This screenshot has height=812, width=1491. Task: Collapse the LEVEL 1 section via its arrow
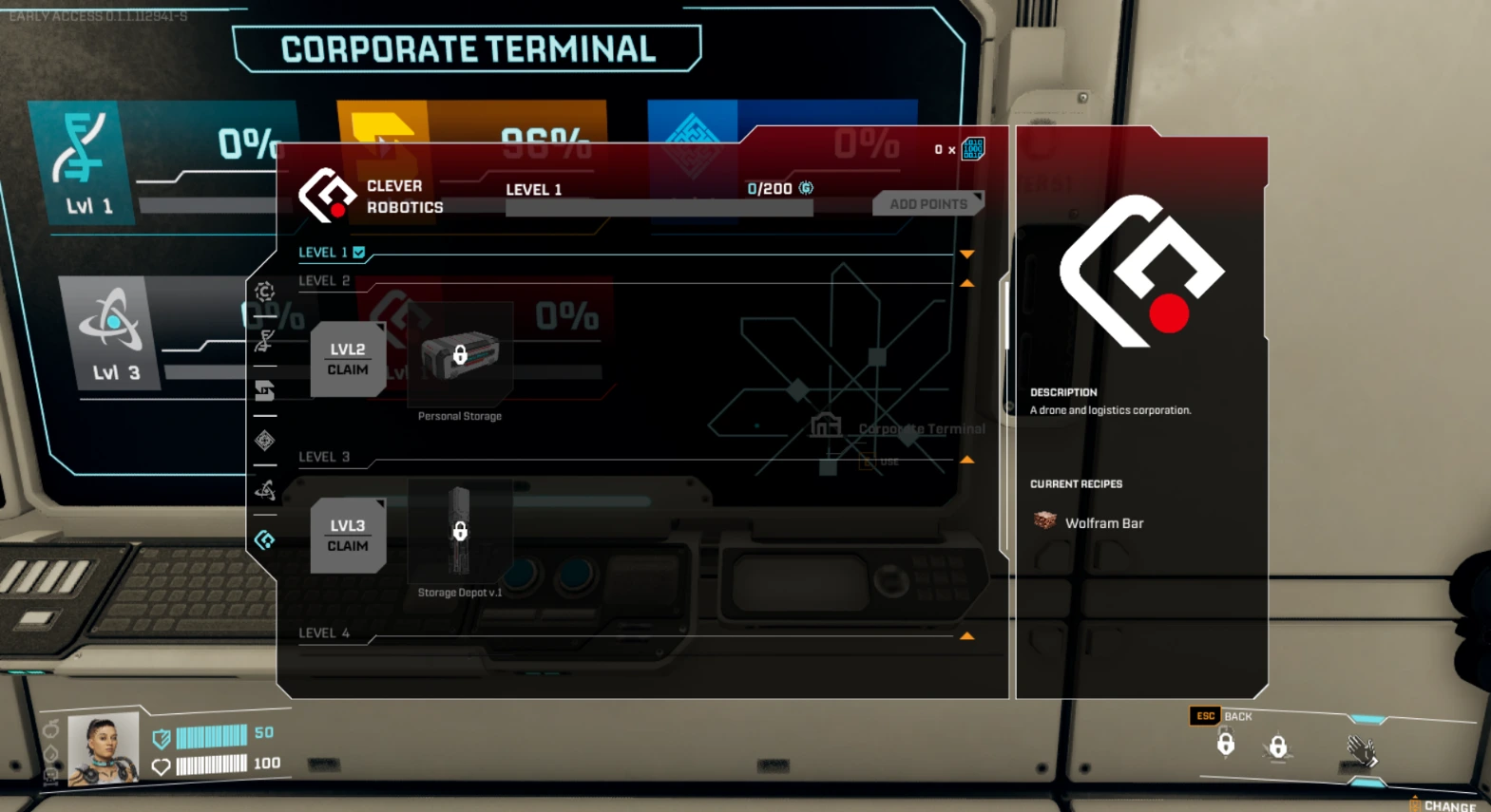click(966, 253)
